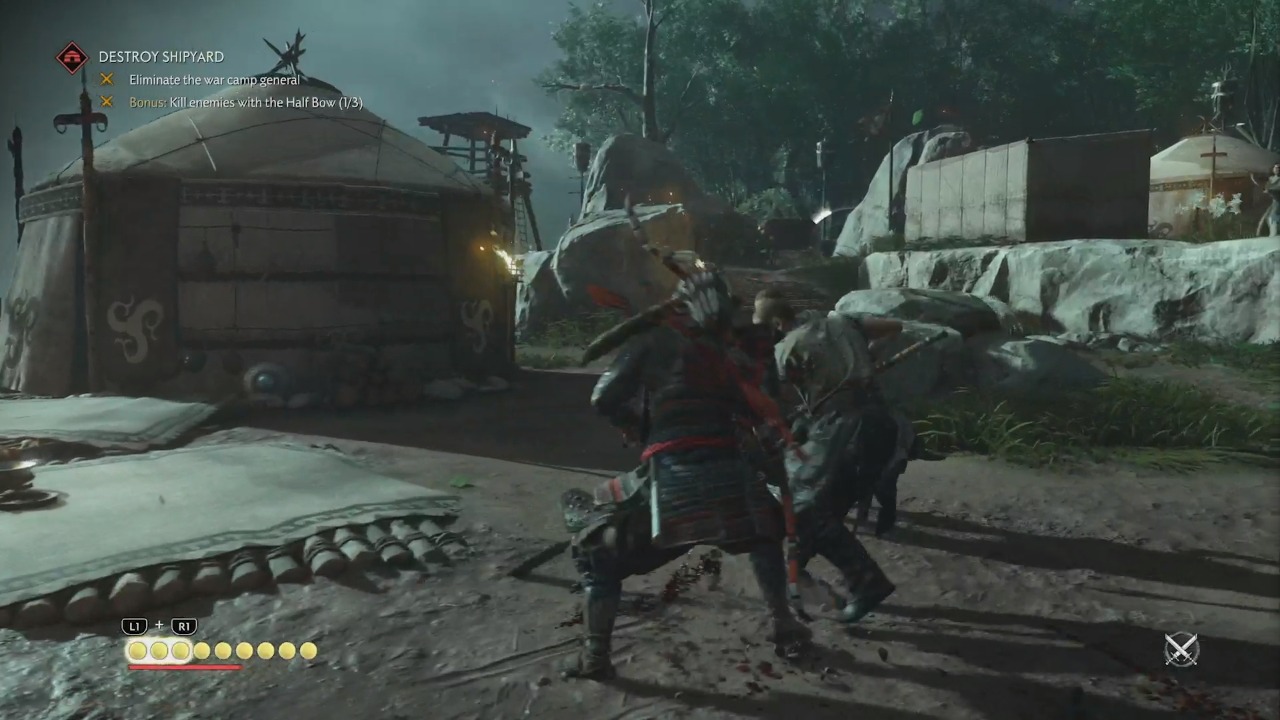Image resolution: width=1280 pixels, height=720 pixels.
Task: Click the R1 button prompt icon
Action: coord(183,626)
